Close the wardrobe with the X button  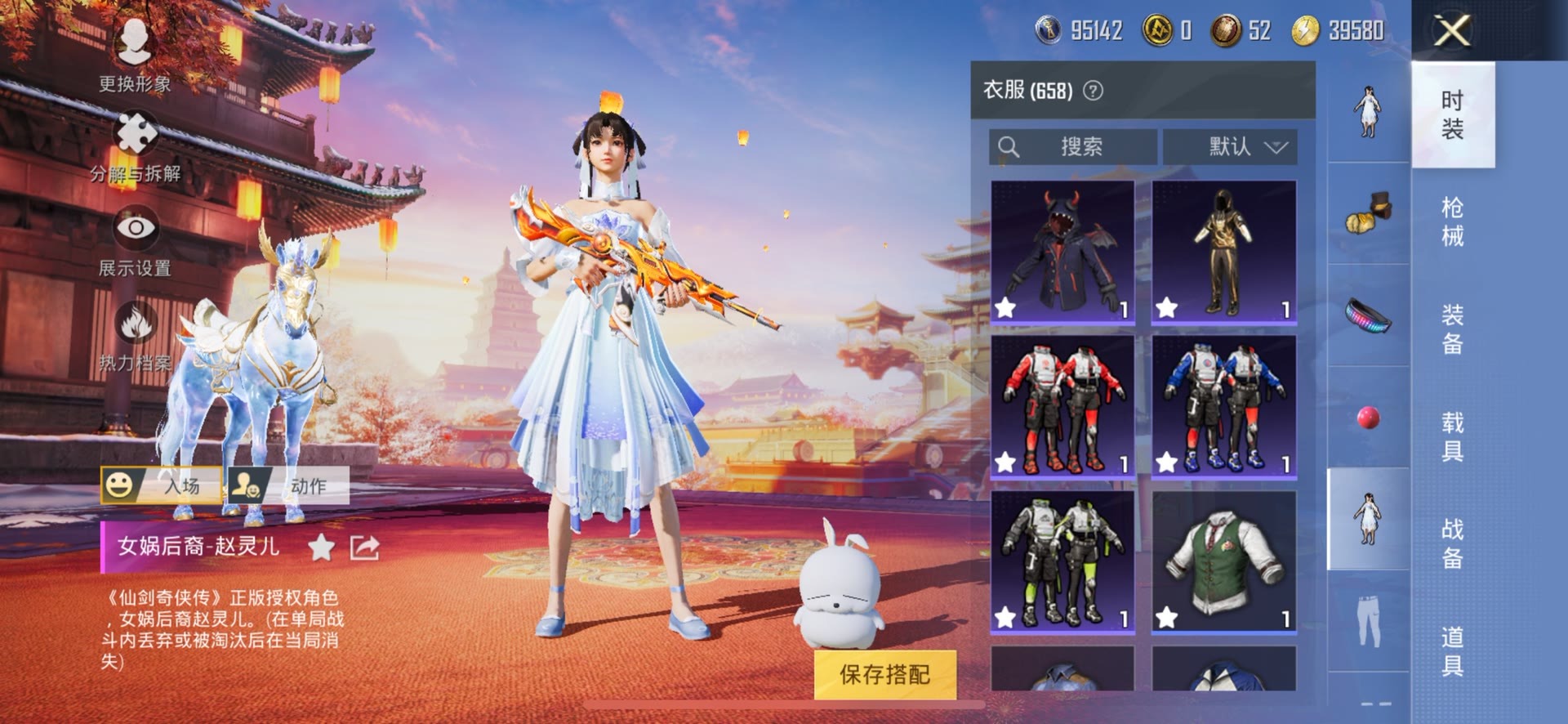(x=1453, y=31)
